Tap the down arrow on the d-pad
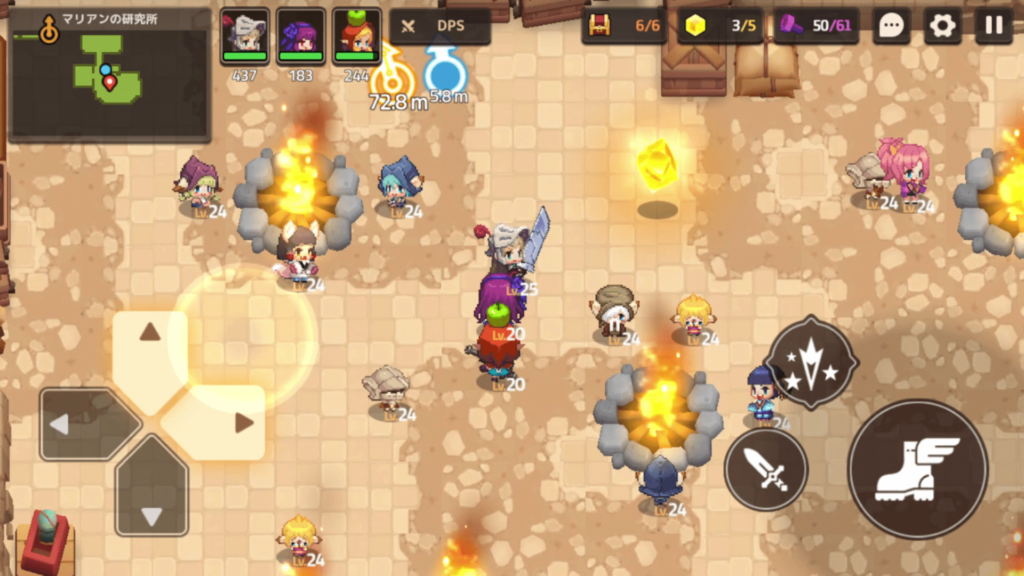The image size is (1024, 576). tap(151, 500)
